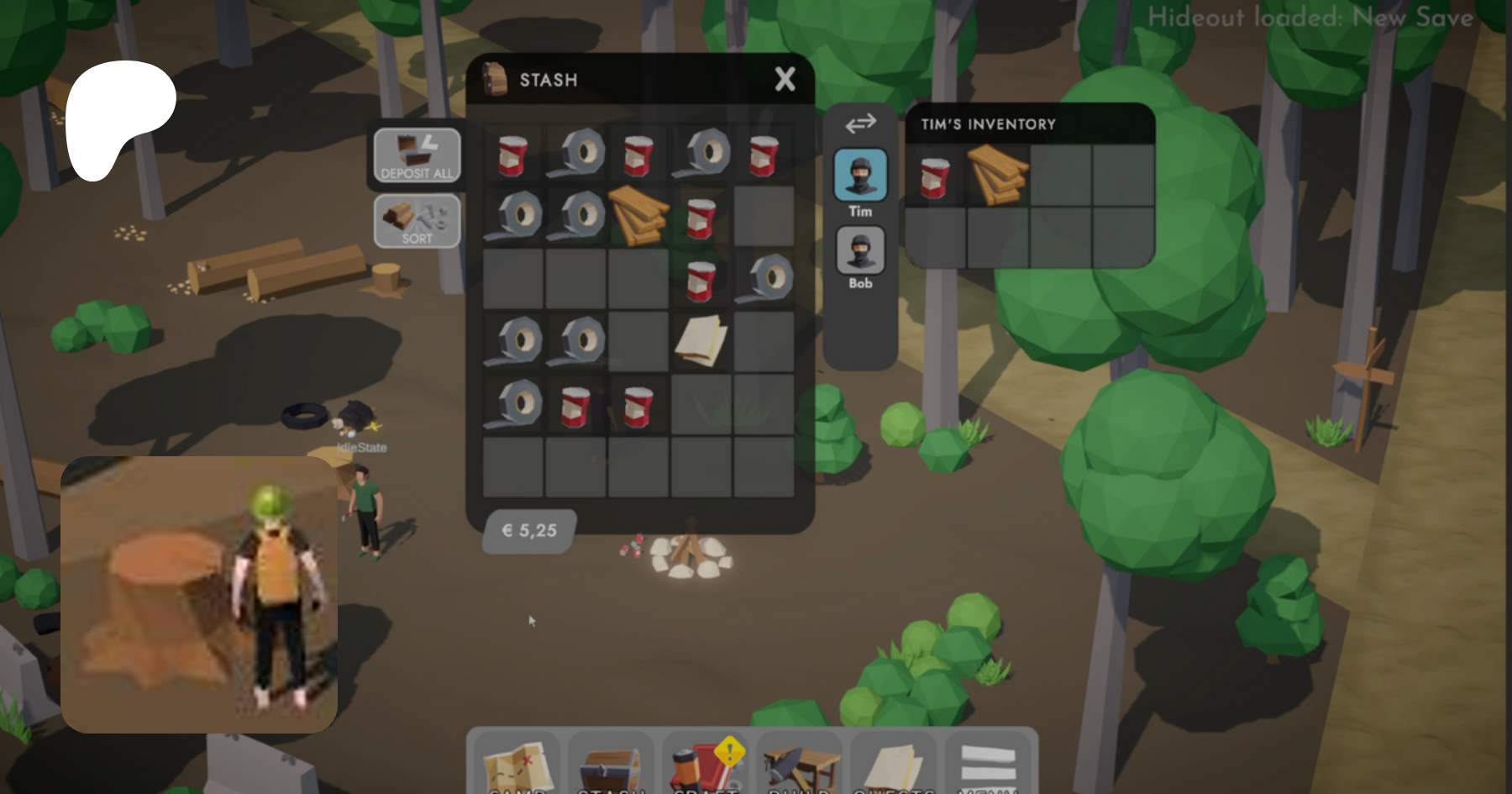
Task: Open the Stash chest in the toolbar
Action: (611, 765)
